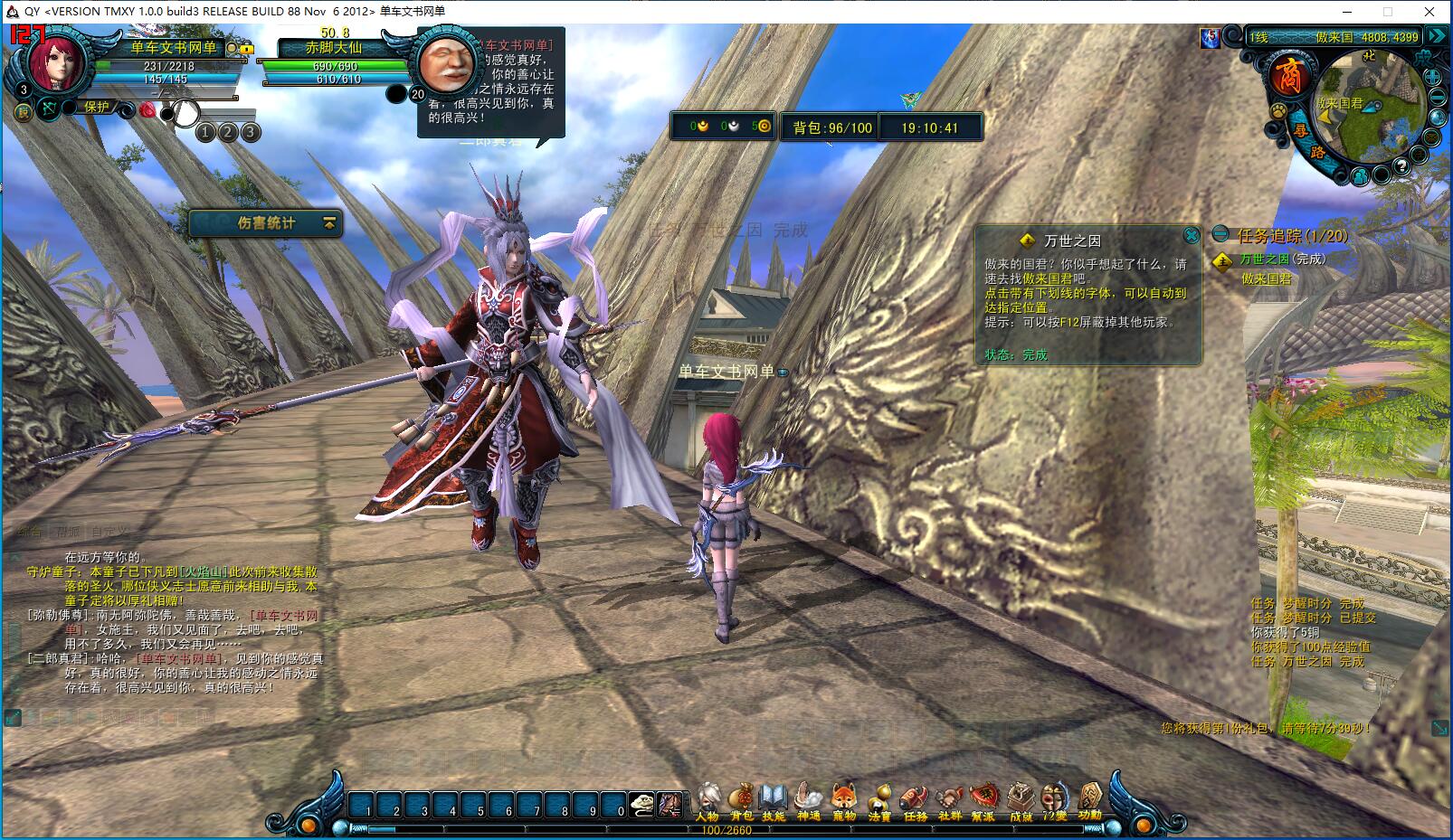The width and height of the screenshot is (1453, 840).
Task: Collapse the 伤害统计 damage statistics panel
Action: [329, 222]
